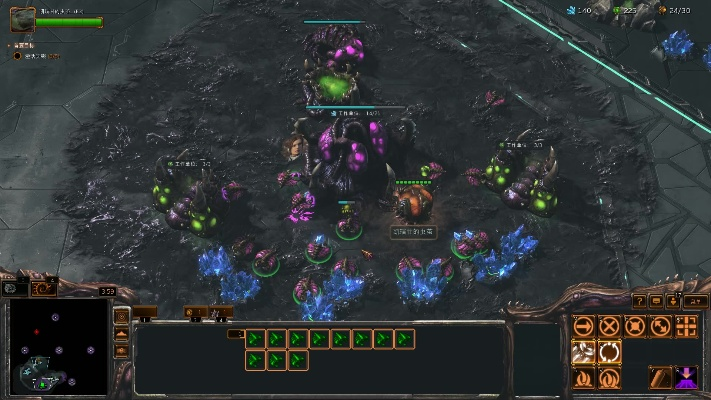Activate the Gather resources command
The width and height of the screenshot is (711, 400).
(583, 352)
